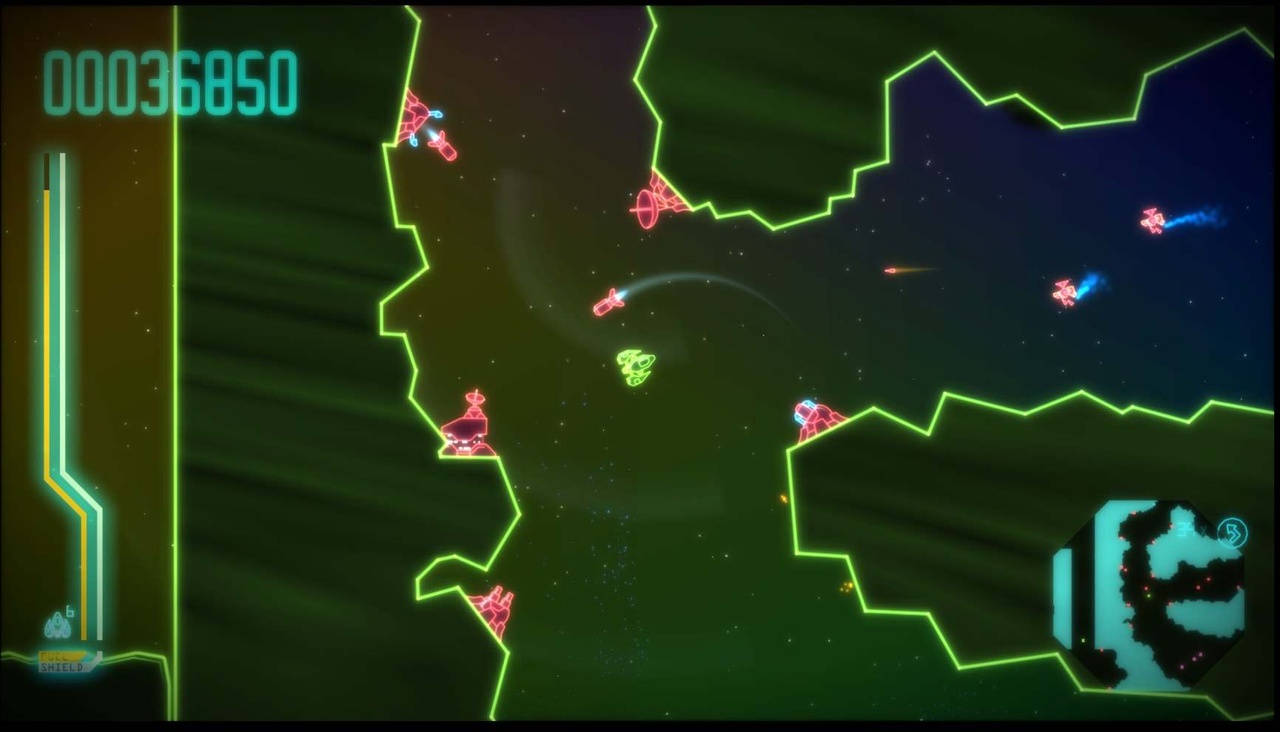Select the player's green ship
The height and width of the screenshot is (732, 1280).
[634, 366]
